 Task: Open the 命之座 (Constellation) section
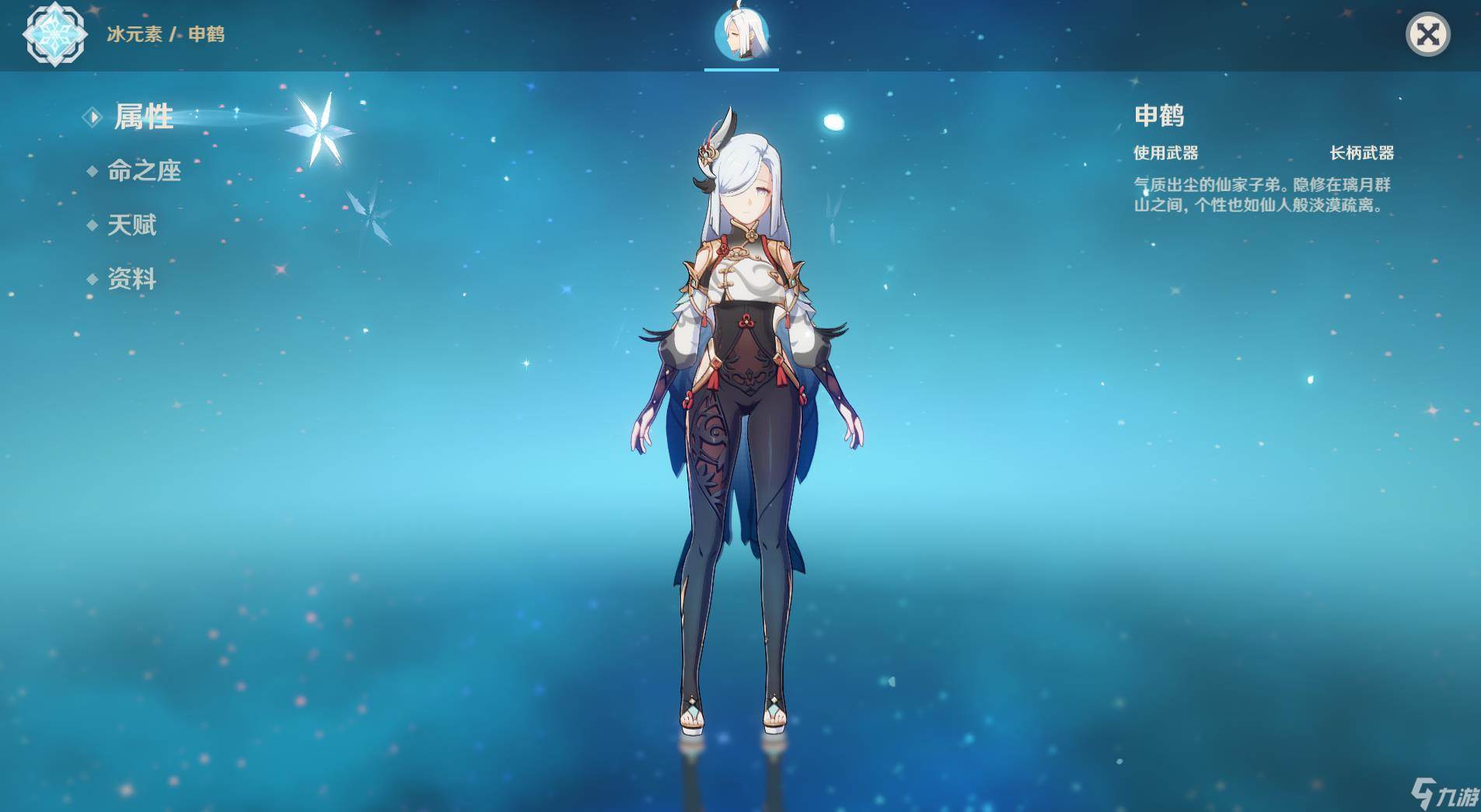point(144,171)
